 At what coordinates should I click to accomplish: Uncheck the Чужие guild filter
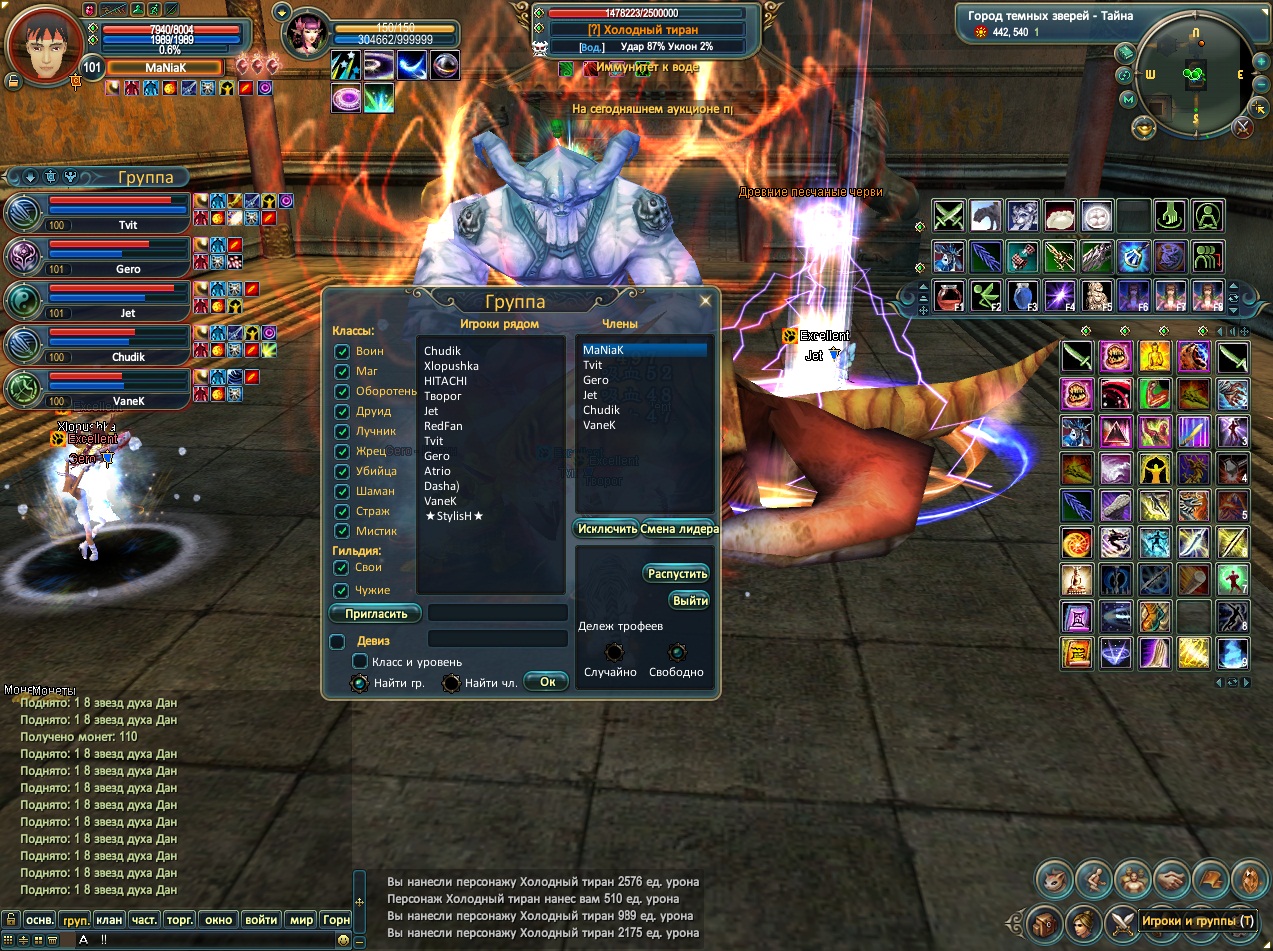342,591
